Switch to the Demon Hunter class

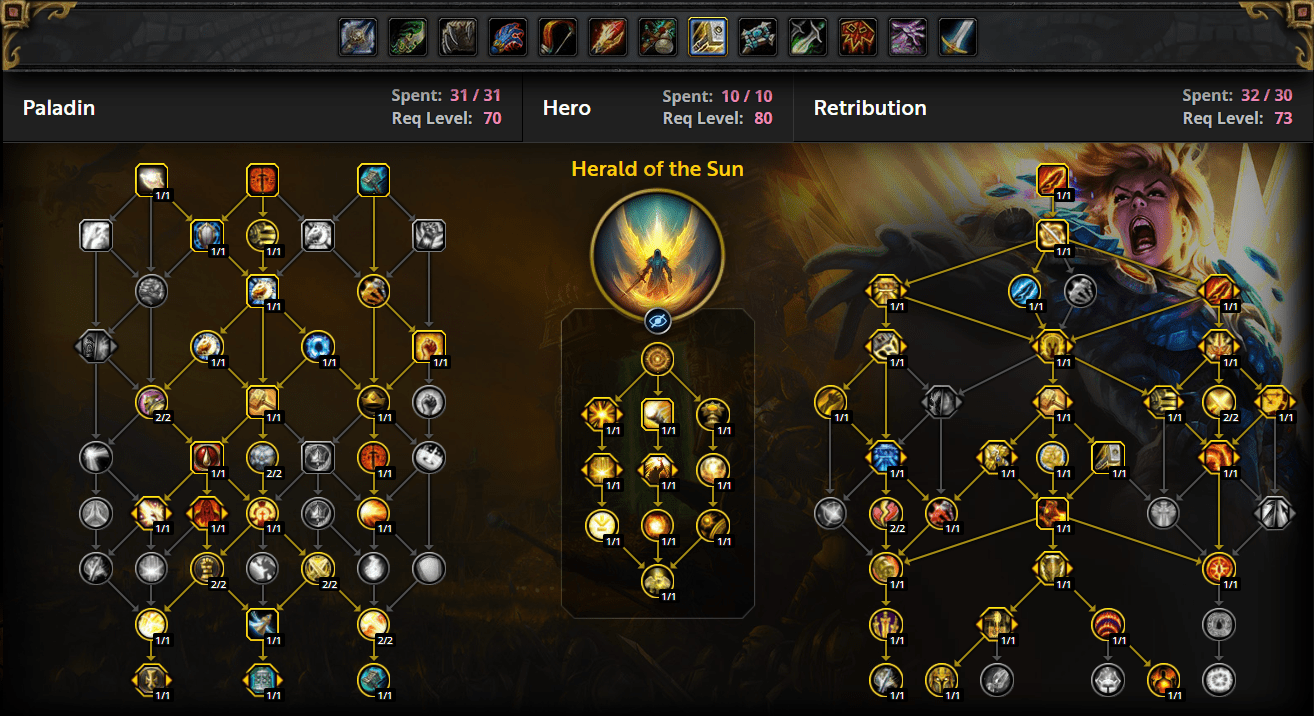[x=407, y=38]
